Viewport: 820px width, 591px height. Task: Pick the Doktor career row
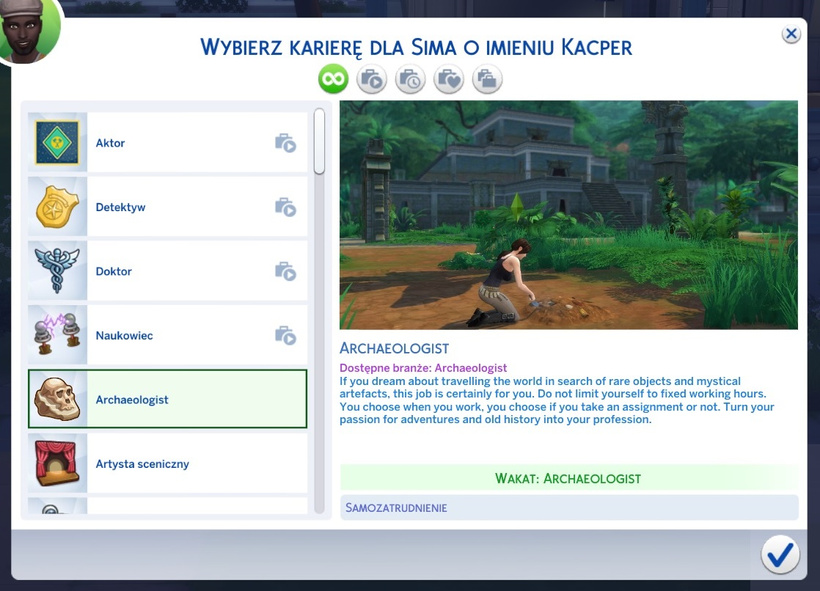coord(167,271)
